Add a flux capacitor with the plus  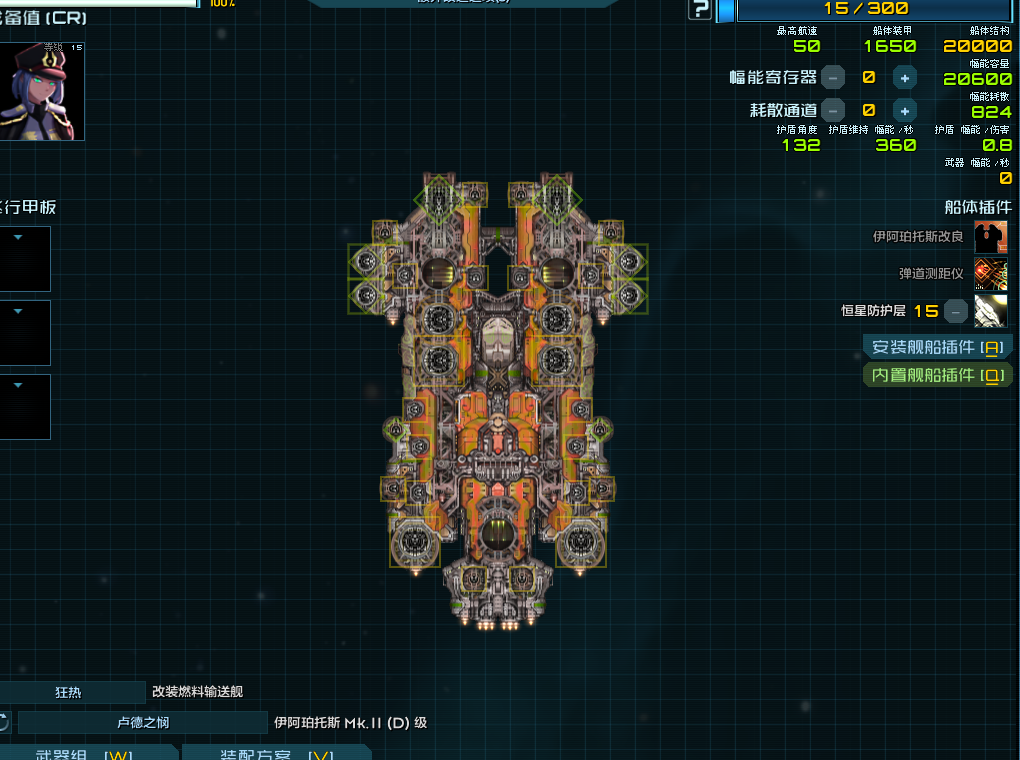coord(904,77)
